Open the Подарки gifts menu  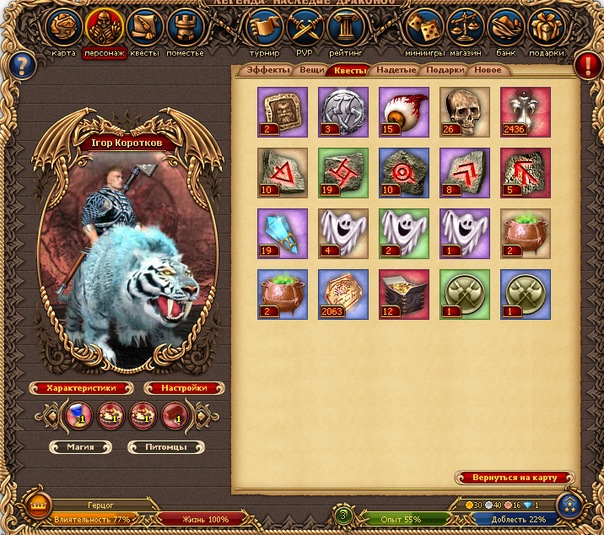(x=548, y=27)
